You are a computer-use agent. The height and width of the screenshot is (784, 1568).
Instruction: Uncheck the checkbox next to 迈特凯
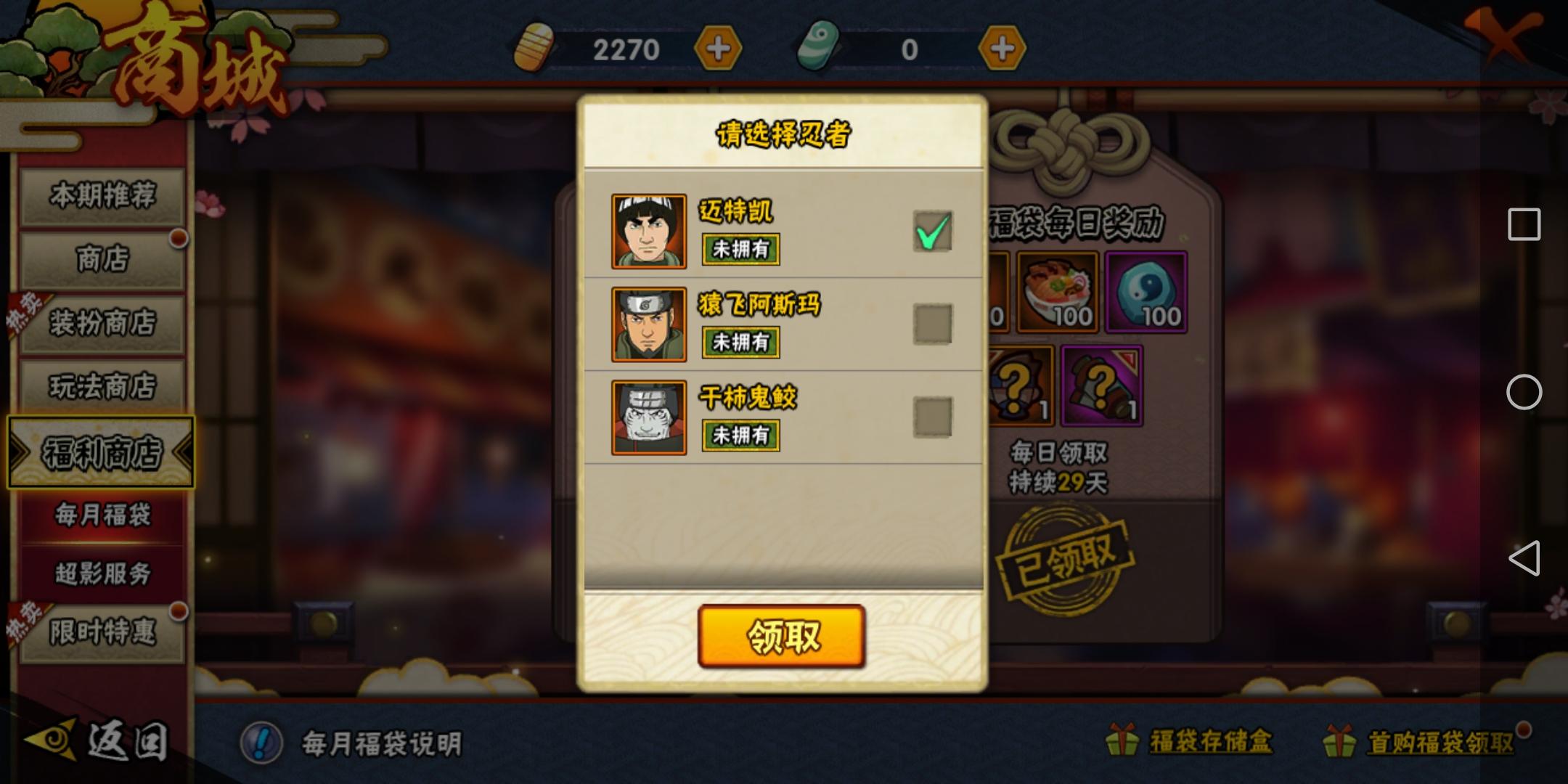(x=933, y=231)
